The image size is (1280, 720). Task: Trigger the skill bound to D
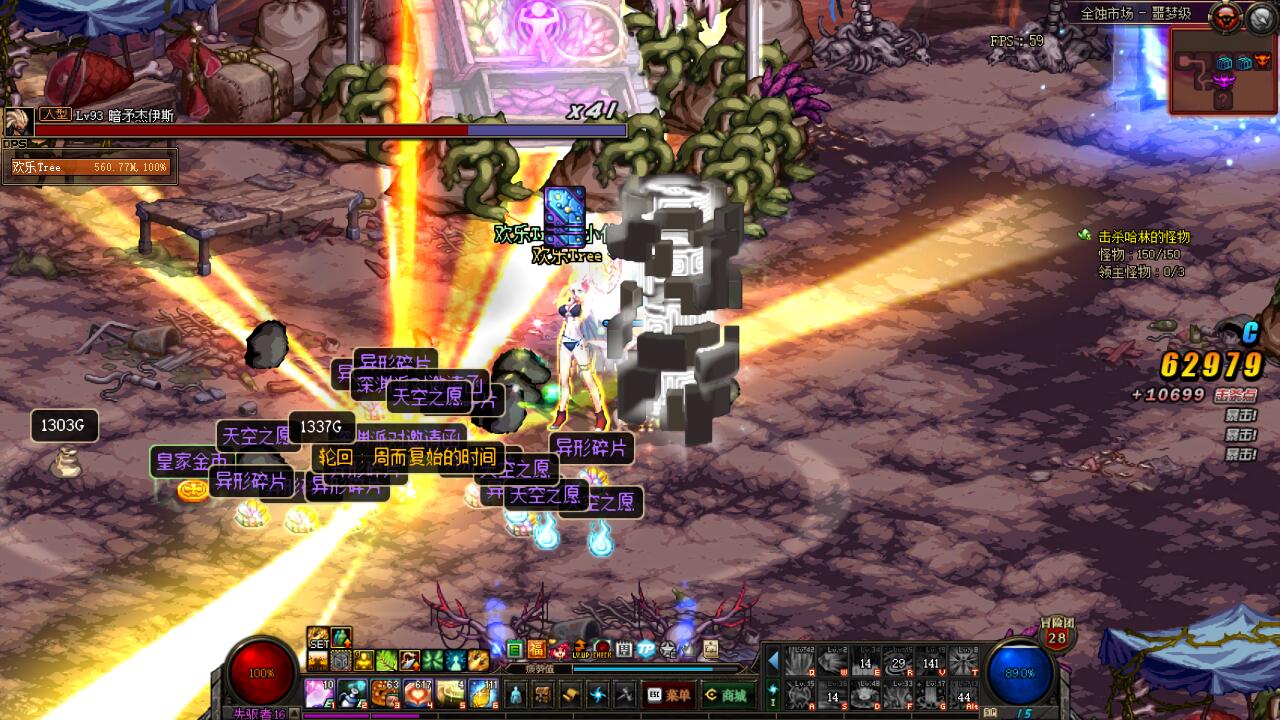coord(865,694)
